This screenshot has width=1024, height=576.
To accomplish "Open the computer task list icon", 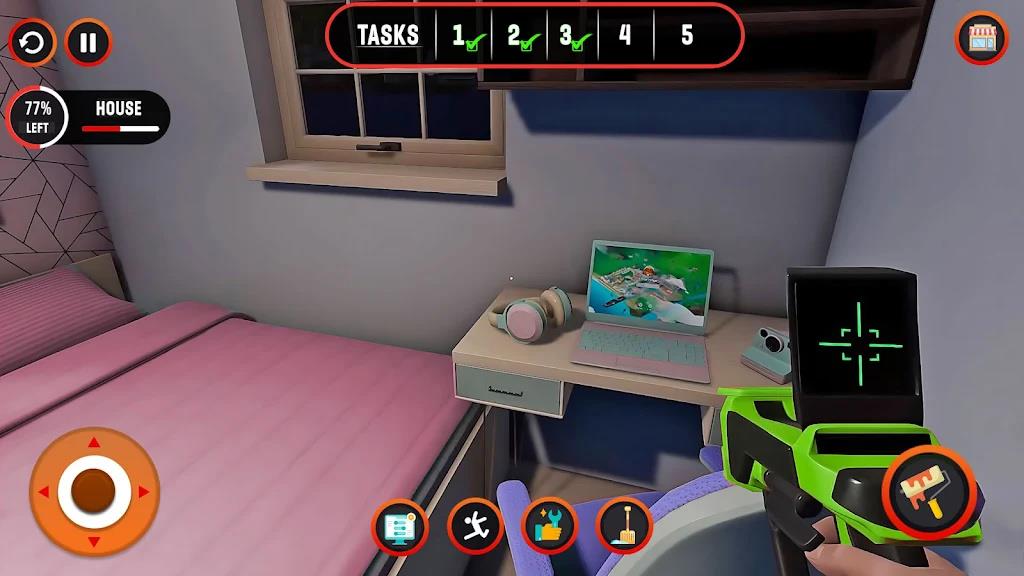I will coord(400,525).
